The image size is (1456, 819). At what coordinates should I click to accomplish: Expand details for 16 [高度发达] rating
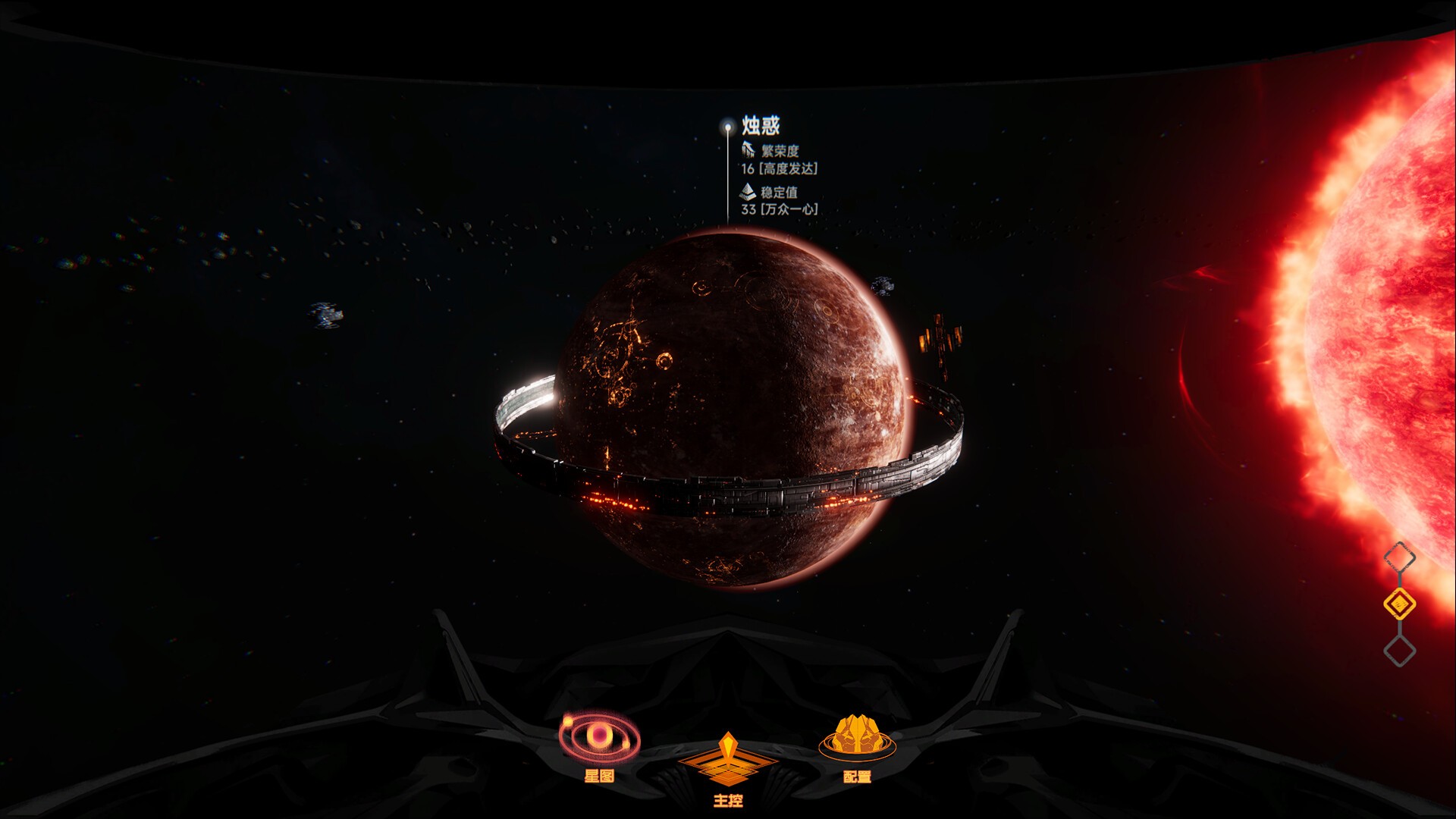pyautogui.click(x=781, y=168)
